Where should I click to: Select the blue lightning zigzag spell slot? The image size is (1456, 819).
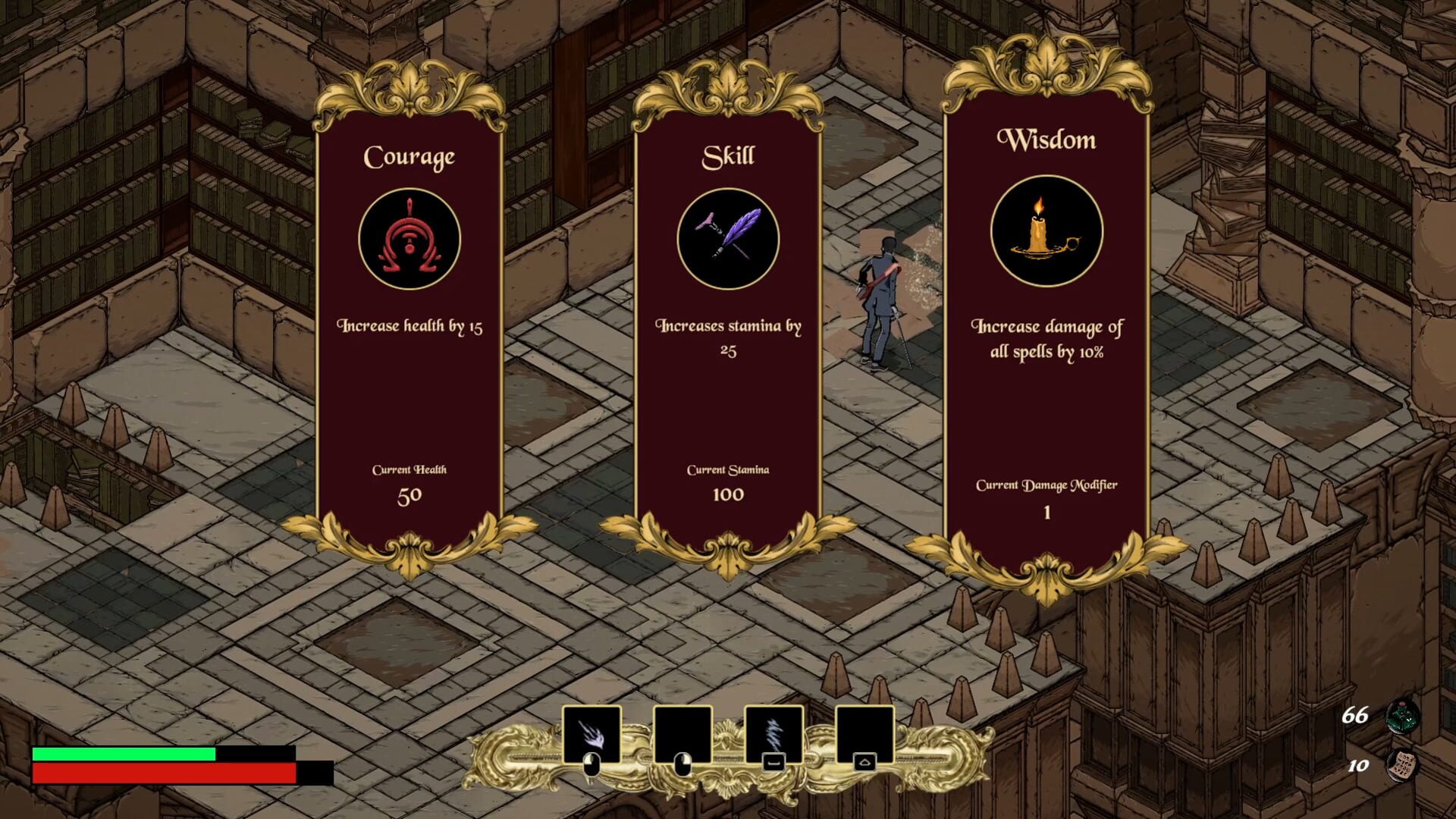[773, 734]
